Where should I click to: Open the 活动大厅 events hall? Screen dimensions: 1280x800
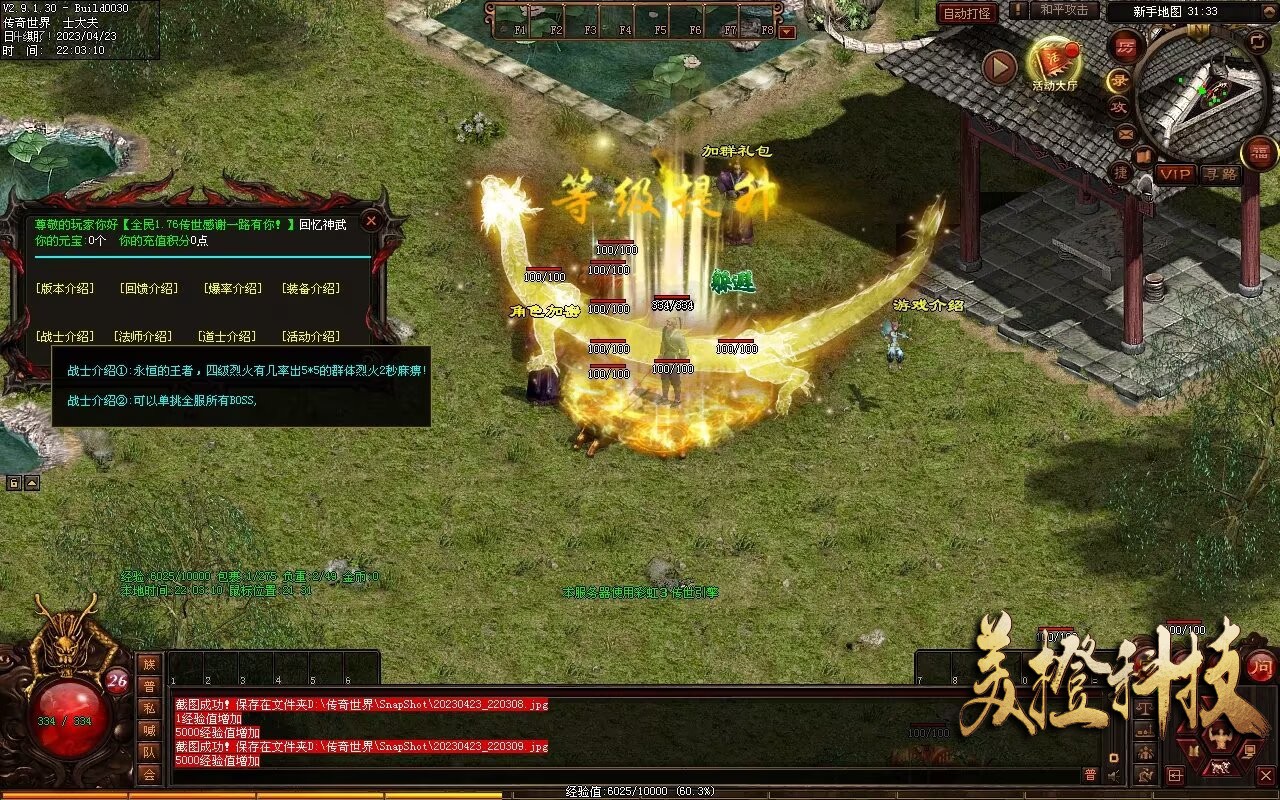click(1054, 63)
